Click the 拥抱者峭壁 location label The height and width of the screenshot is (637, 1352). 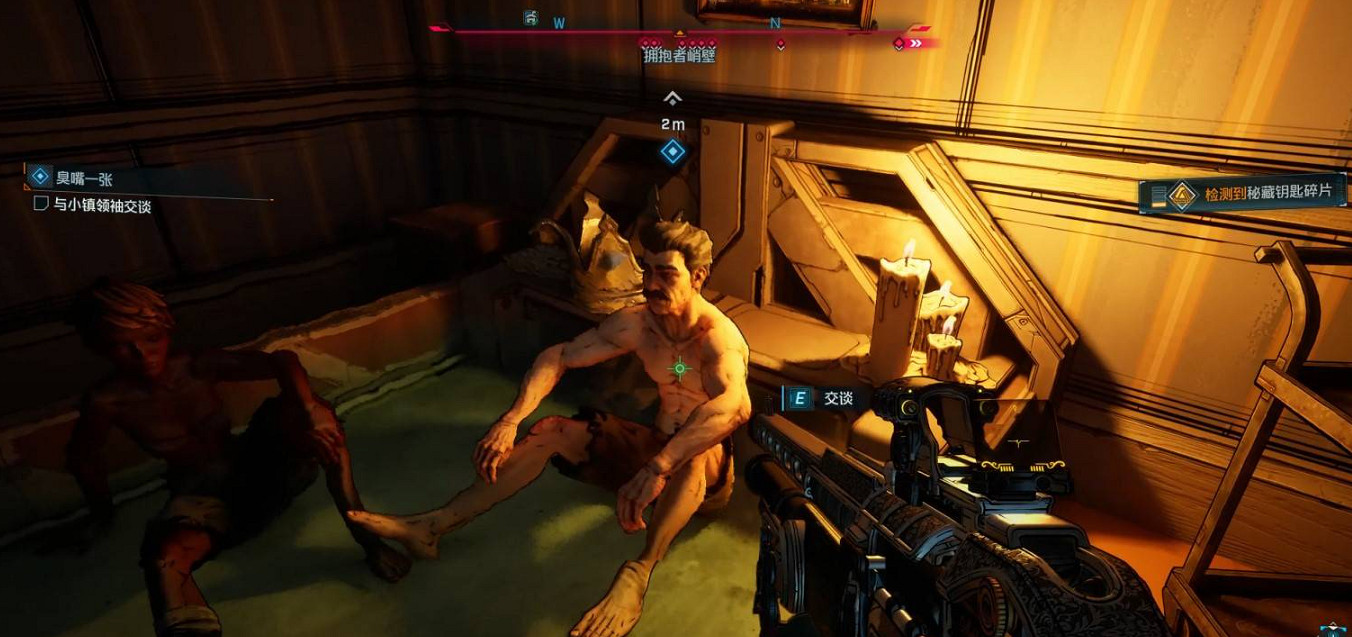click(679, 56)
